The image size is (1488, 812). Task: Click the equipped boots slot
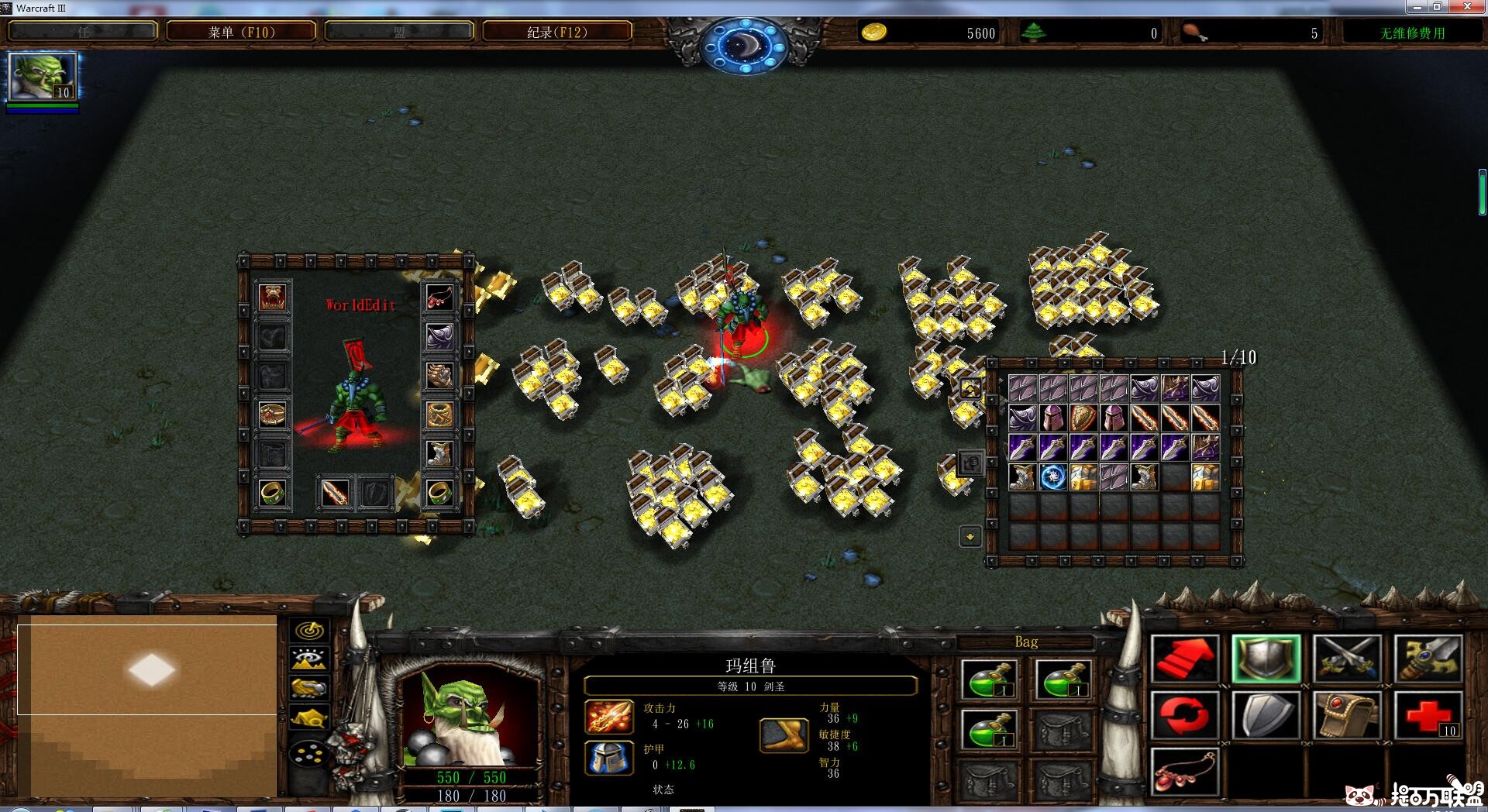click(439, 453)
